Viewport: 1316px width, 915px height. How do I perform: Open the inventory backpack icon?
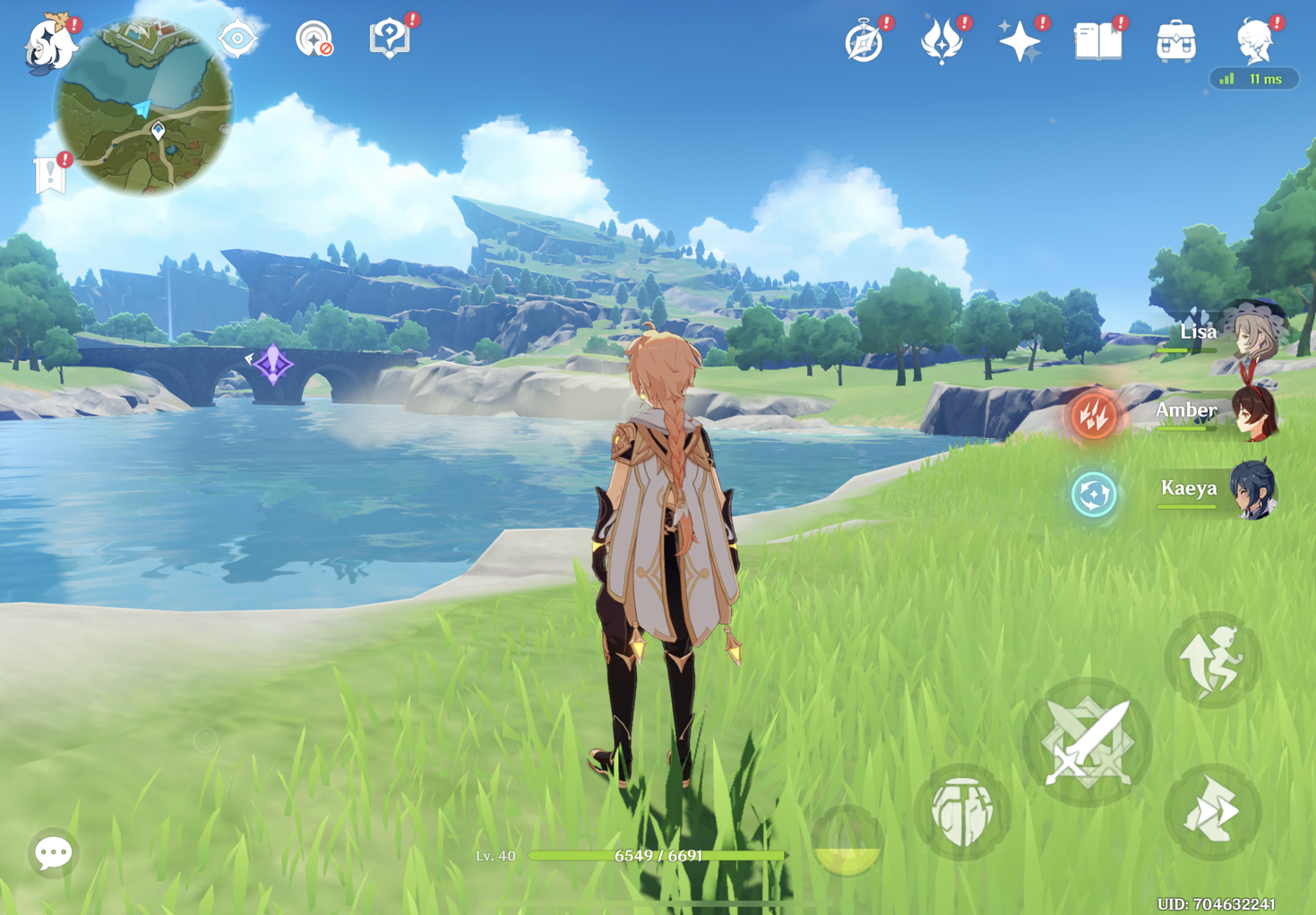[1175, 42]
